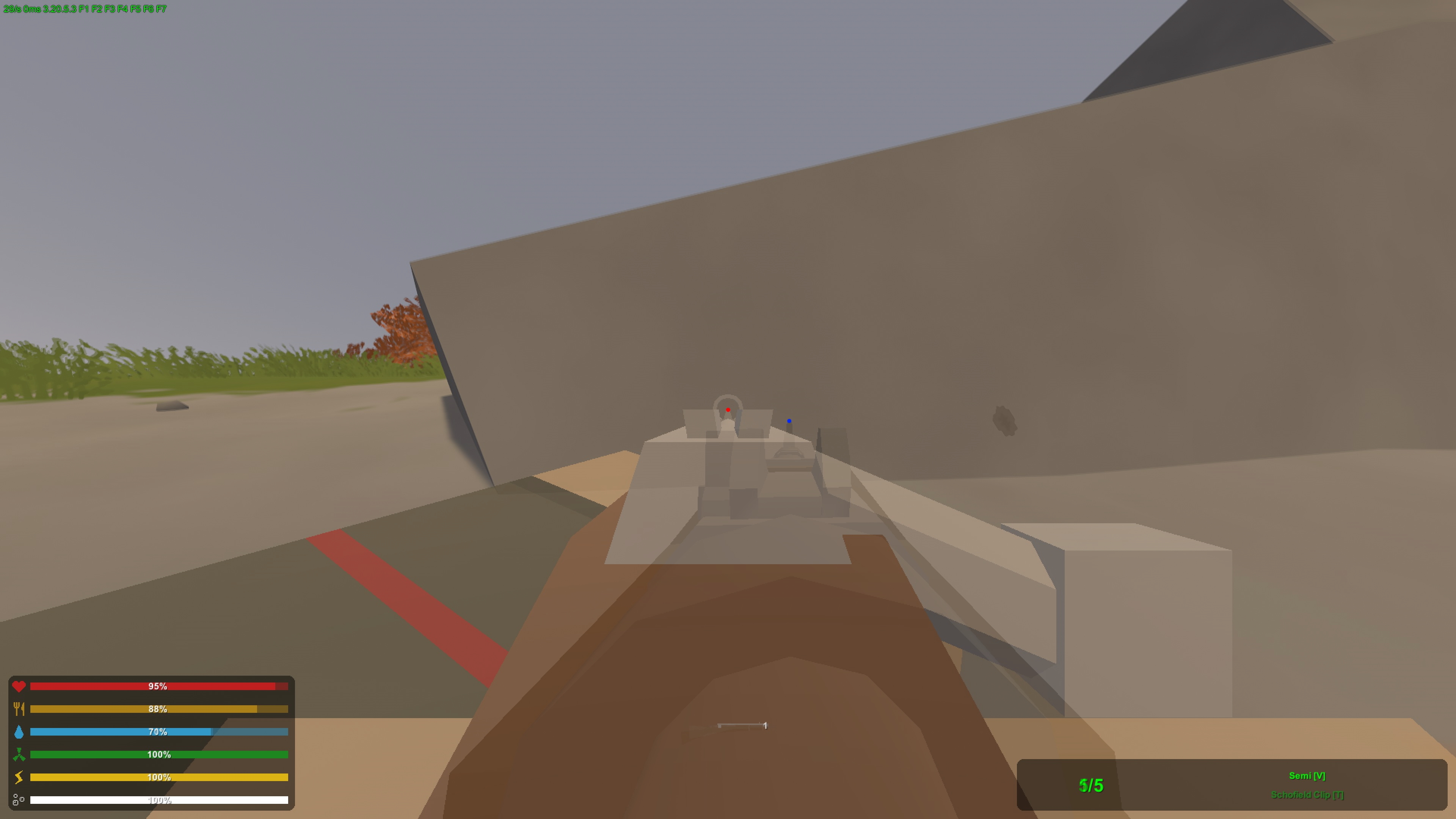
Task: Click the F1 debug flag in top-left overlay
Action: click(x=84, y=8)
